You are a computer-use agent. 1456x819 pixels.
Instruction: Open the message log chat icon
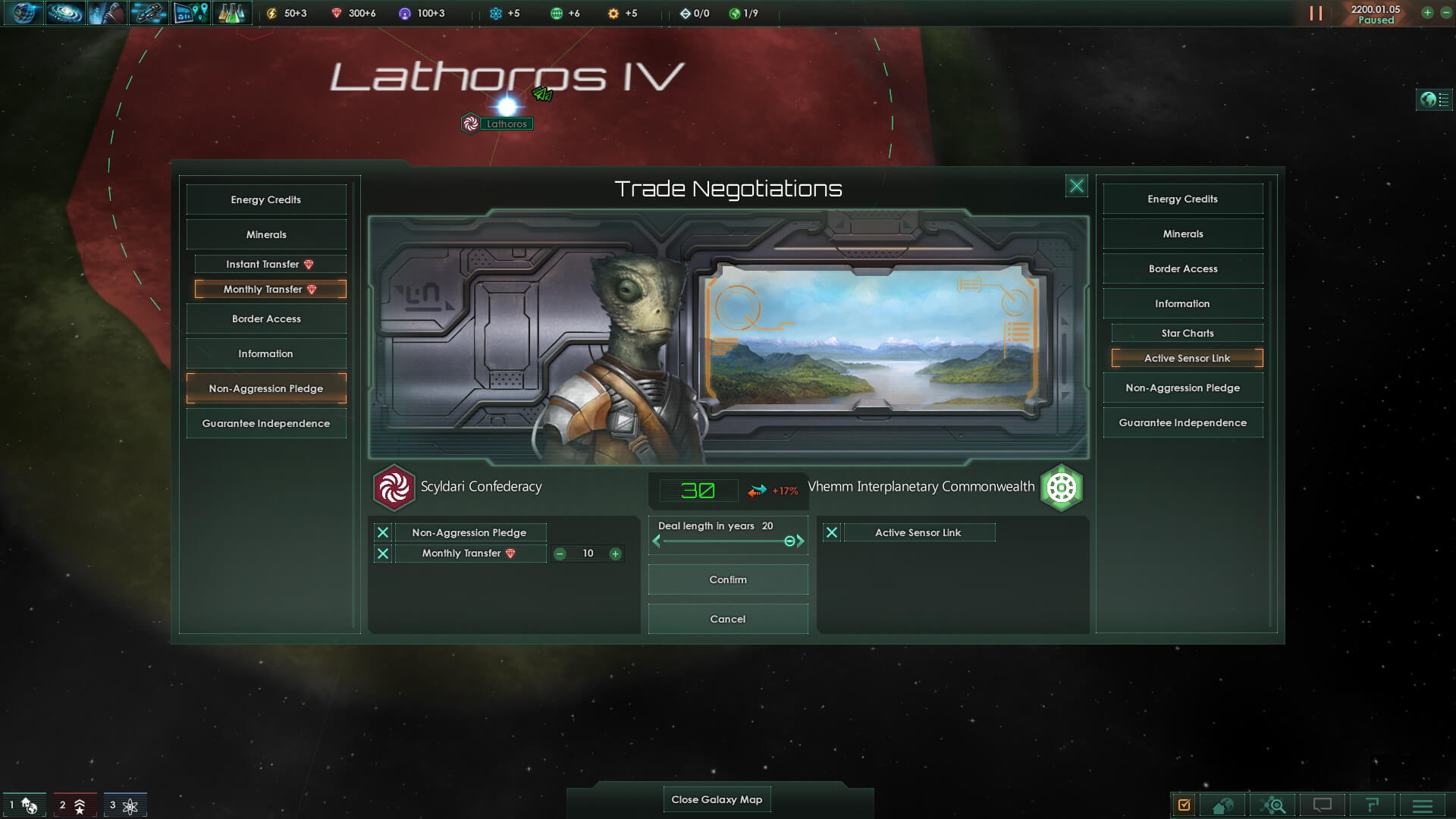[x=1323, y=805]
